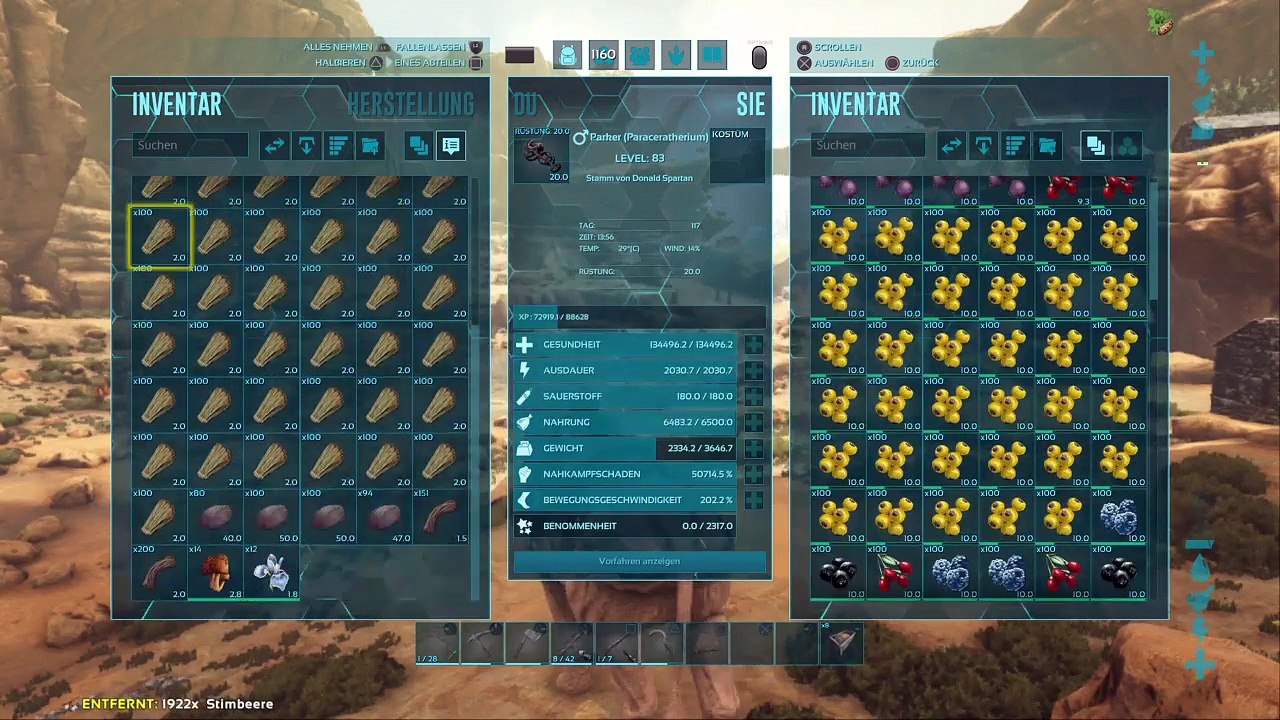Open the book notes tab icon

click(x=711, y=56)
